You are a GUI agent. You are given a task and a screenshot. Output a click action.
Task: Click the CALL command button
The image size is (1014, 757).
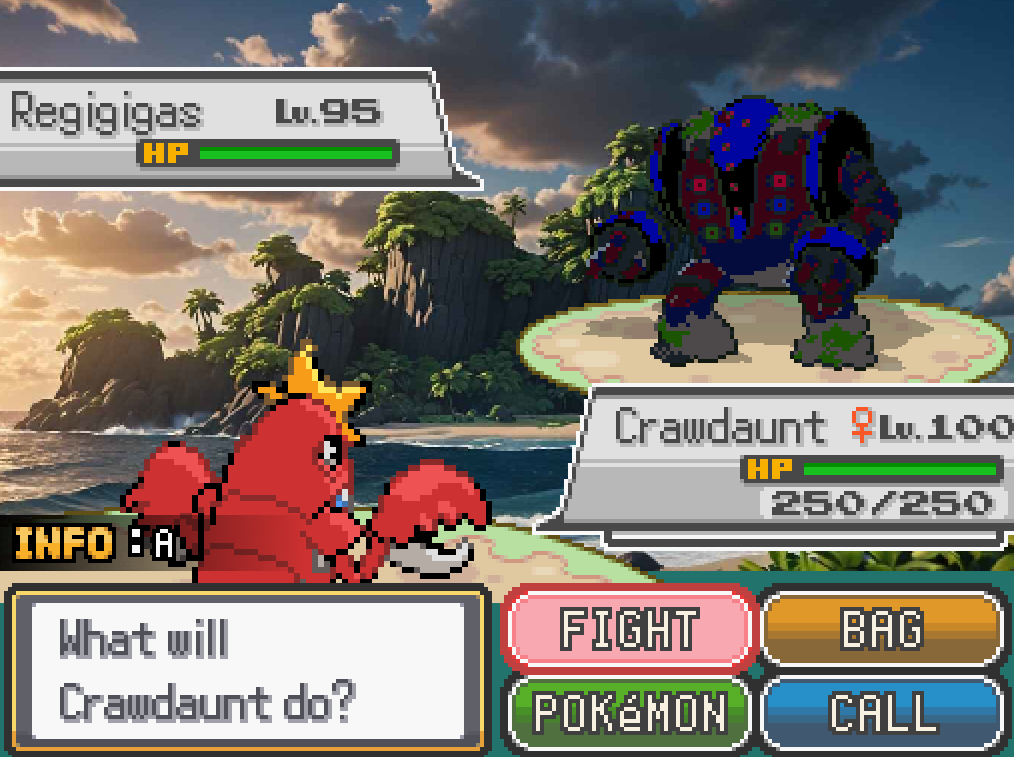882,712
